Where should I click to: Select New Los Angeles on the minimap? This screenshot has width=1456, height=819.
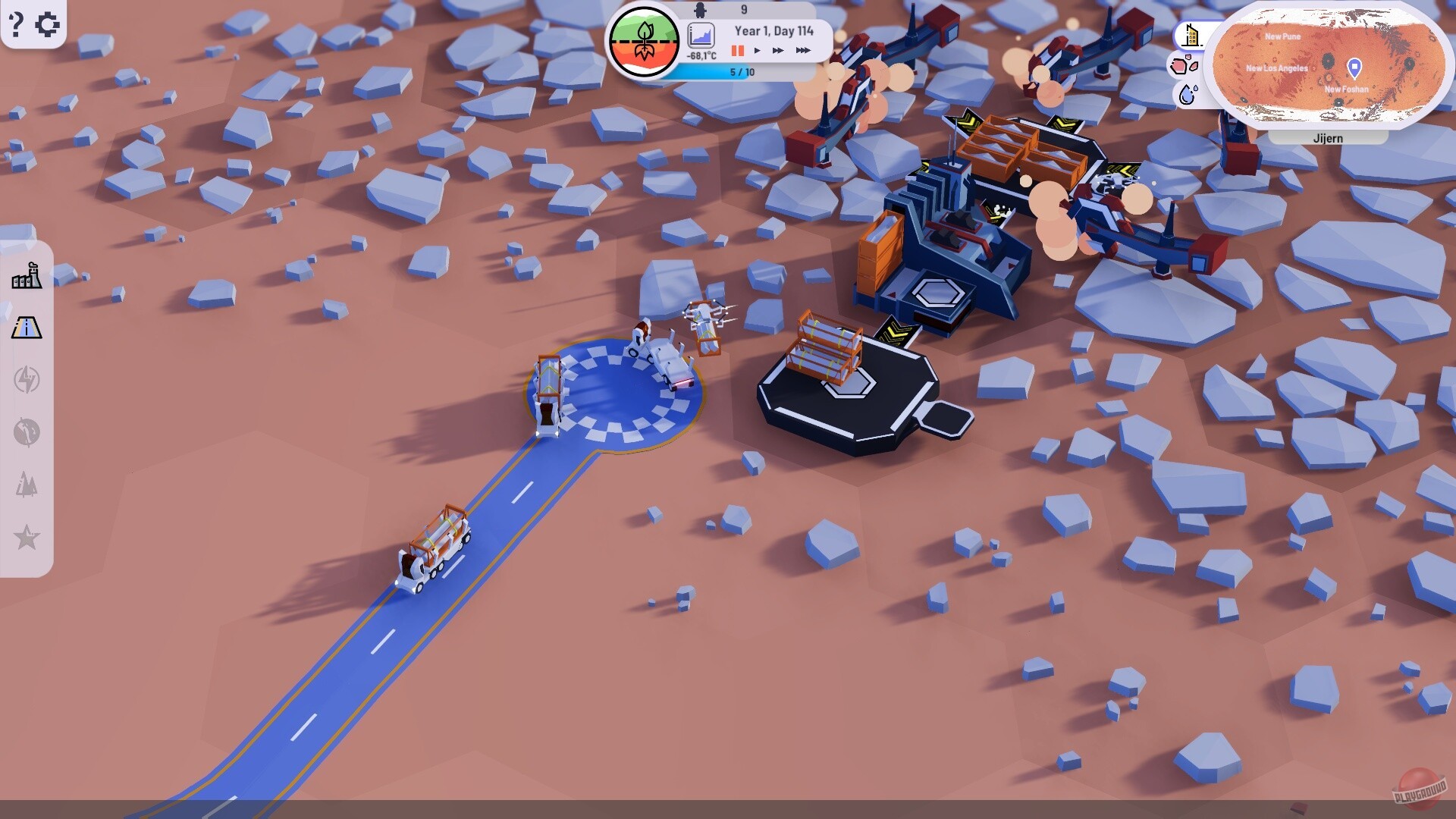click(x=1276, y=67)
